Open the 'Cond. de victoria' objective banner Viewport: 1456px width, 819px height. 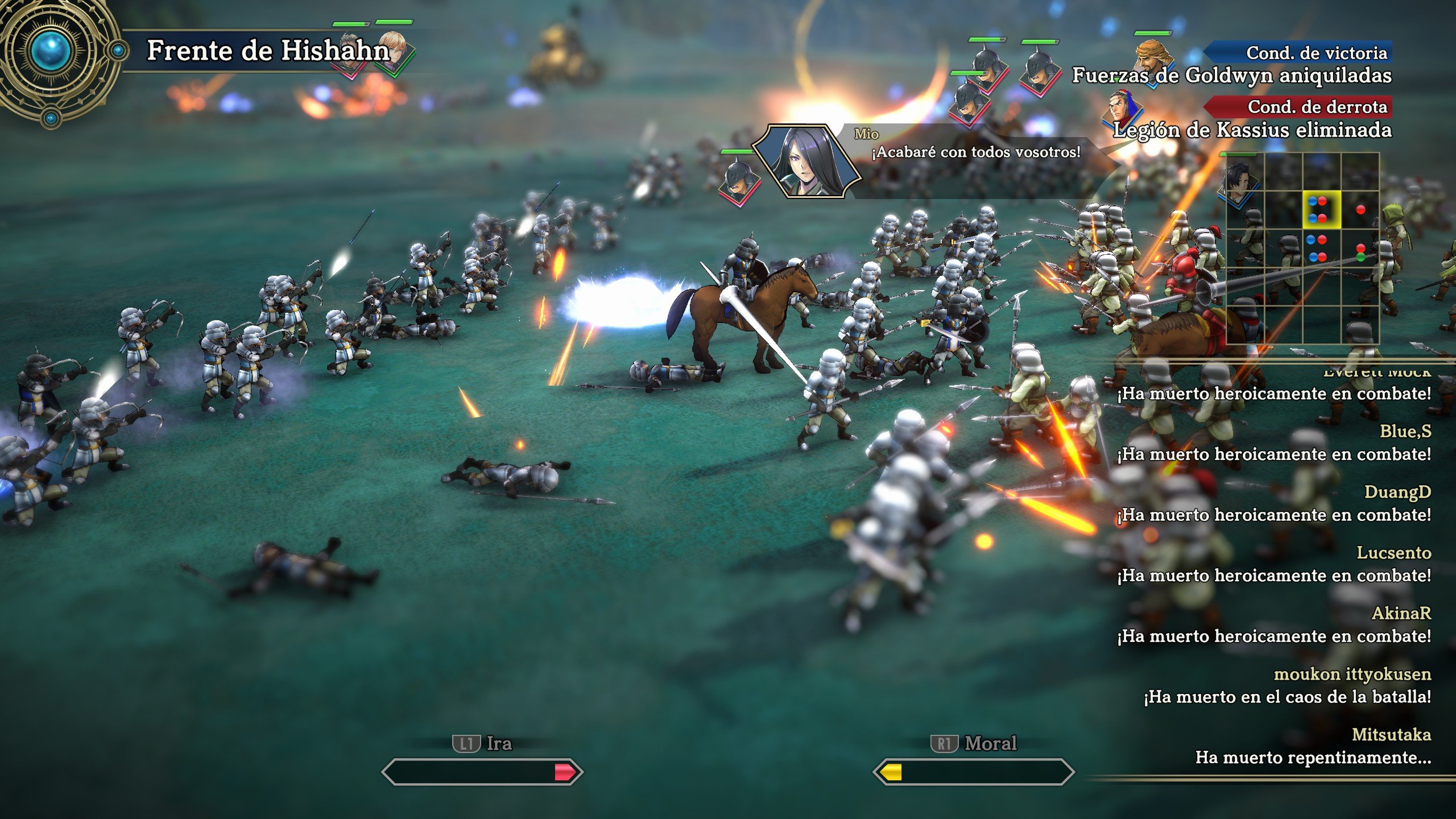[1298, 53]
